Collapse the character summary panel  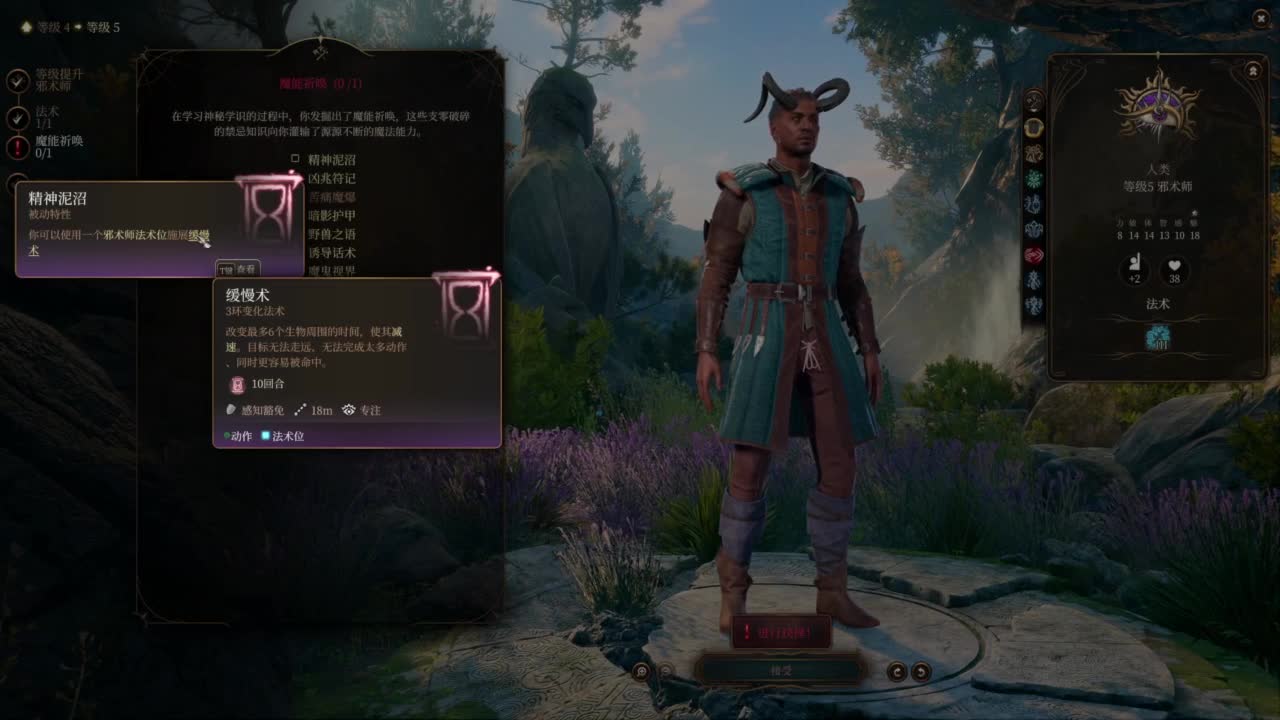point(1253,71)
